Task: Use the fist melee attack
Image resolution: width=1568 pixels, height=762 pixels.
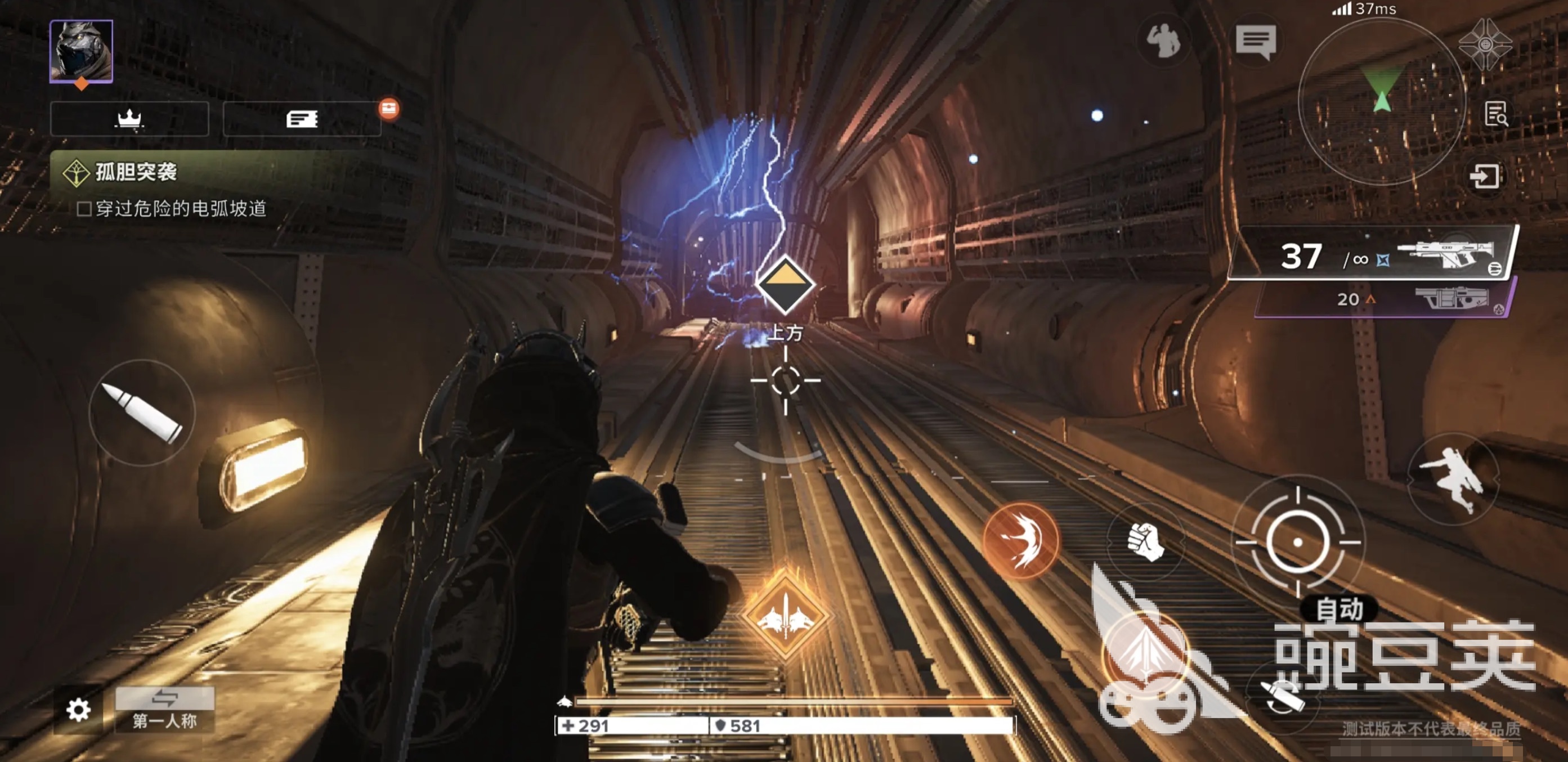Action: pyautogui.click(x=1145, y=541)
